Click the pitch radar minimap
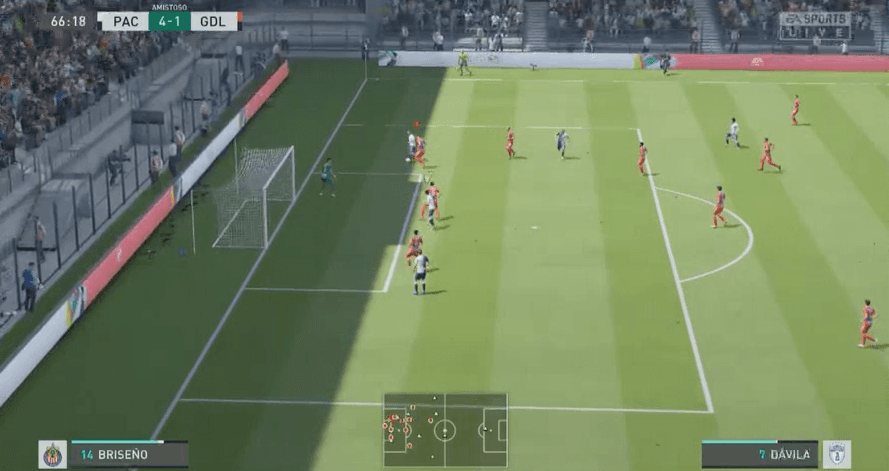The height and width of the screenshot is (471, 889). [445, 430]
